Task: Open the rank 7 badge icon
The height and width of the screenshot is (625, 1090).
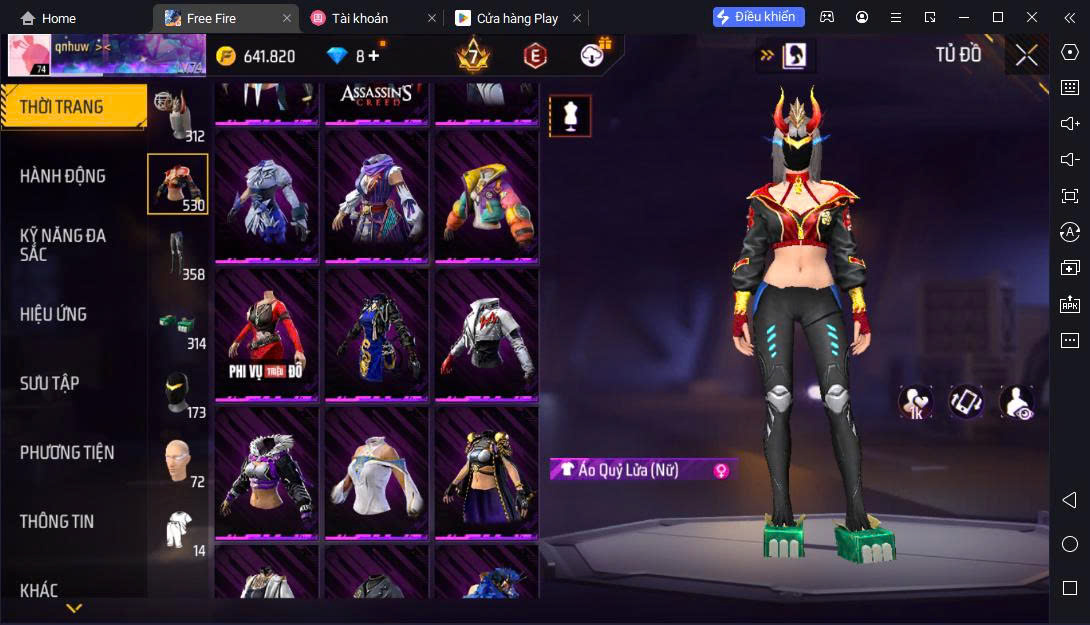Action: (473, 56)
